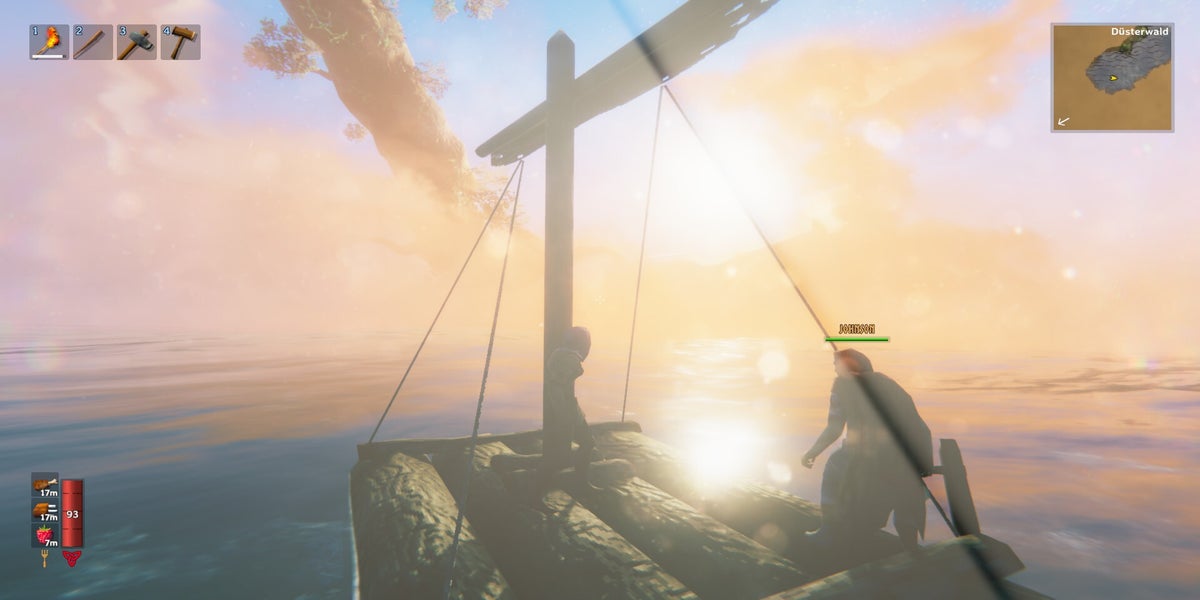Click the raspberry food icon
Screen dimensions: 1200x600
[x=45, y=535]
